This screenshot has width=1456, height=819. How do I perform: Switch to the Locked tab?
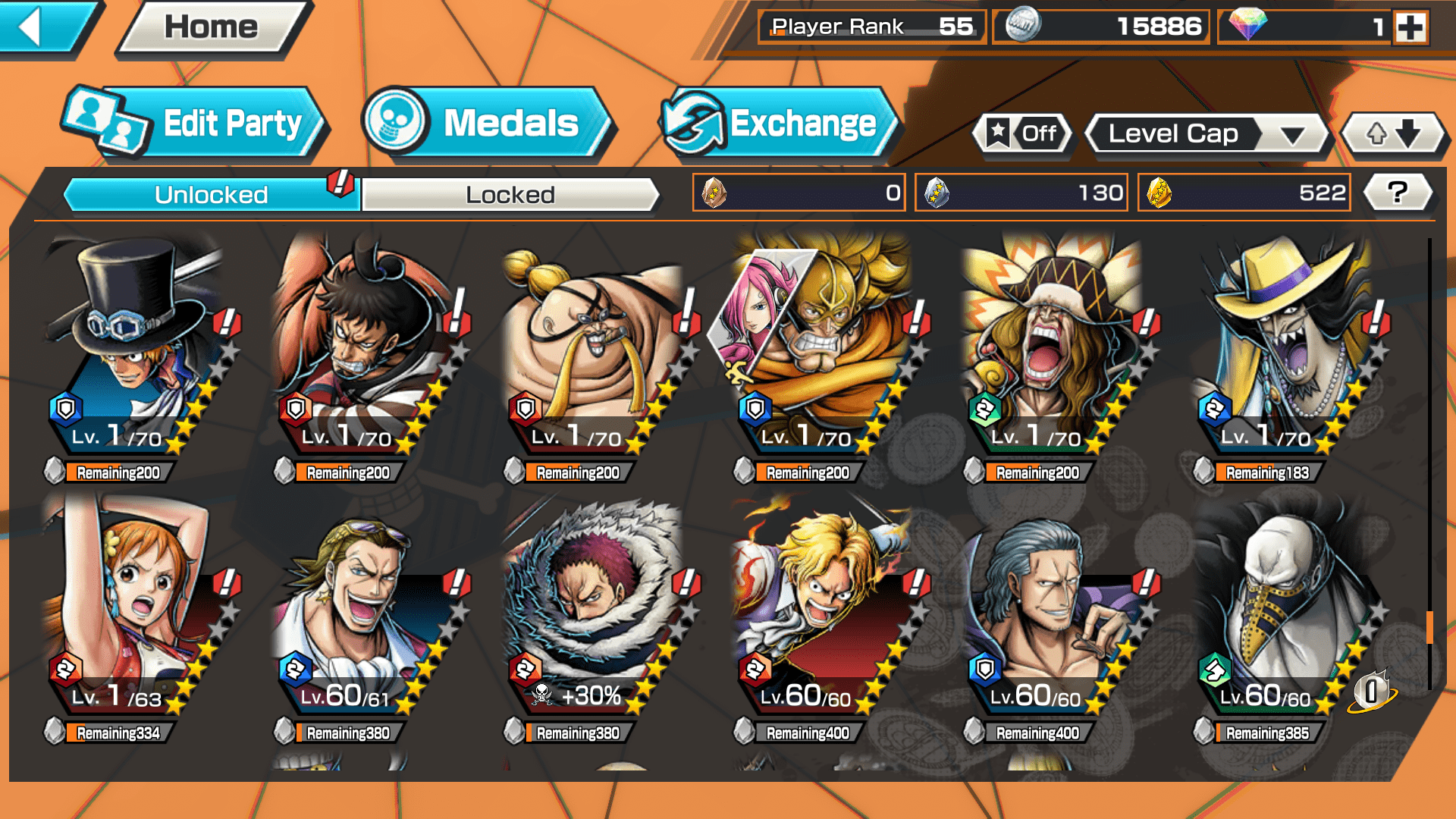coord(510,195)
